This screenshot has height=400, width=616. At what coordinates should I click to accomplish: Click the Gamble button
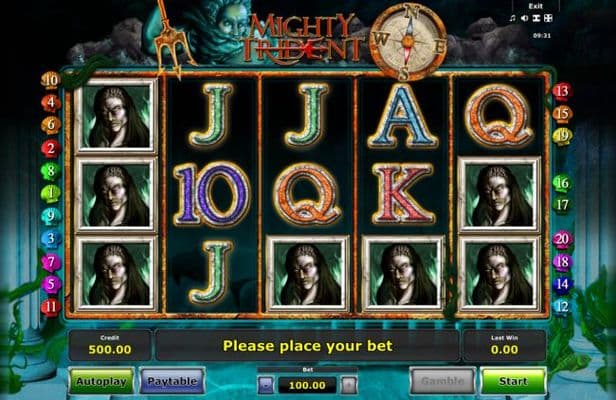[x=442, y=380]
